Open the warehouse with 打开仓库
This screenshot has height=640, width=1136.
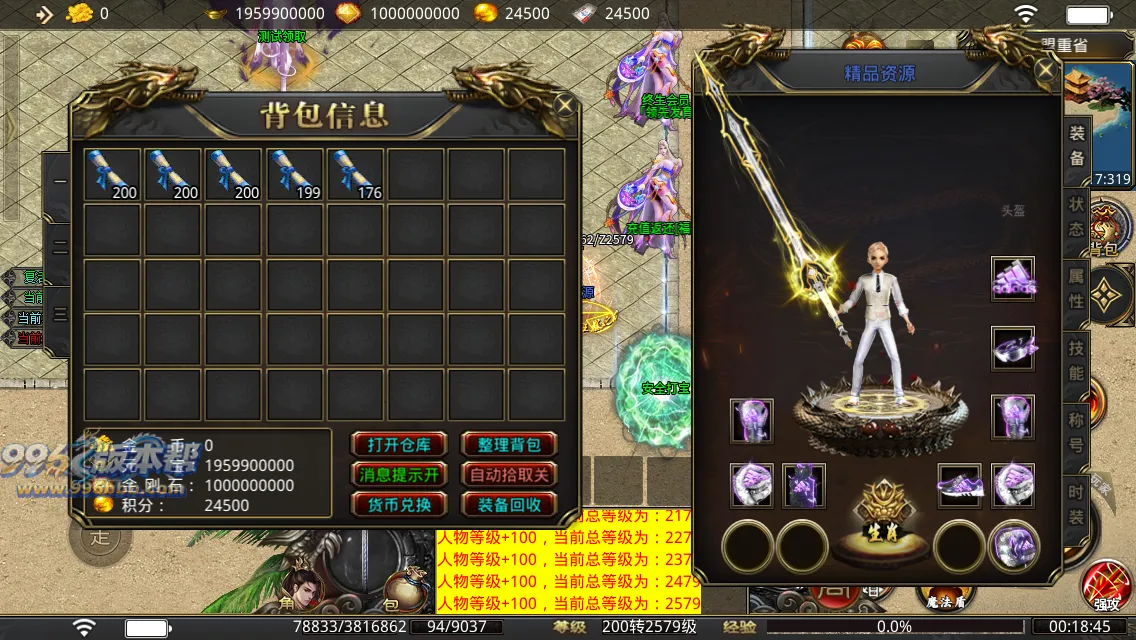click(x=397, y=445)
